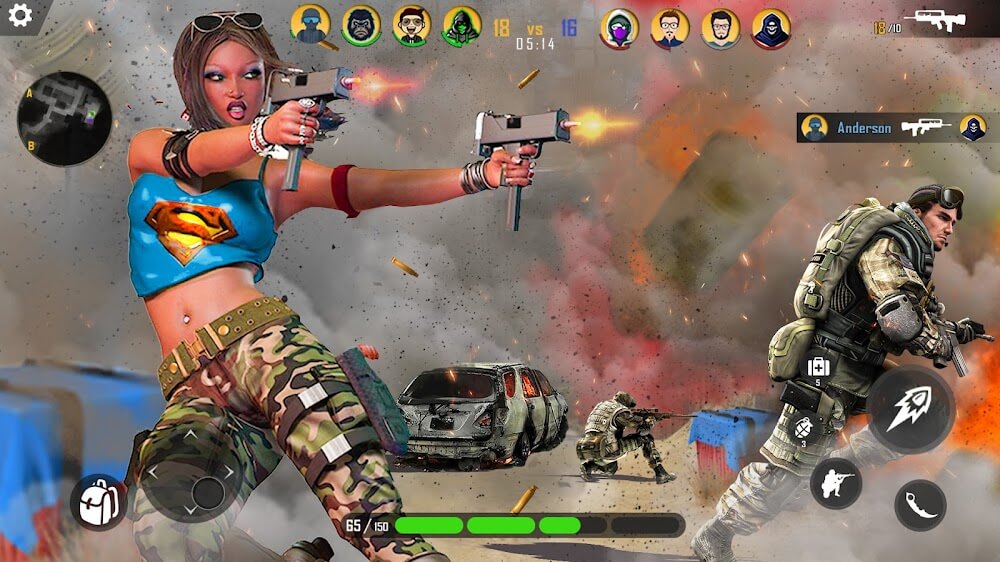Select the gorilla teammate avatar
The image size is (1000, 562).
[361, 26]
